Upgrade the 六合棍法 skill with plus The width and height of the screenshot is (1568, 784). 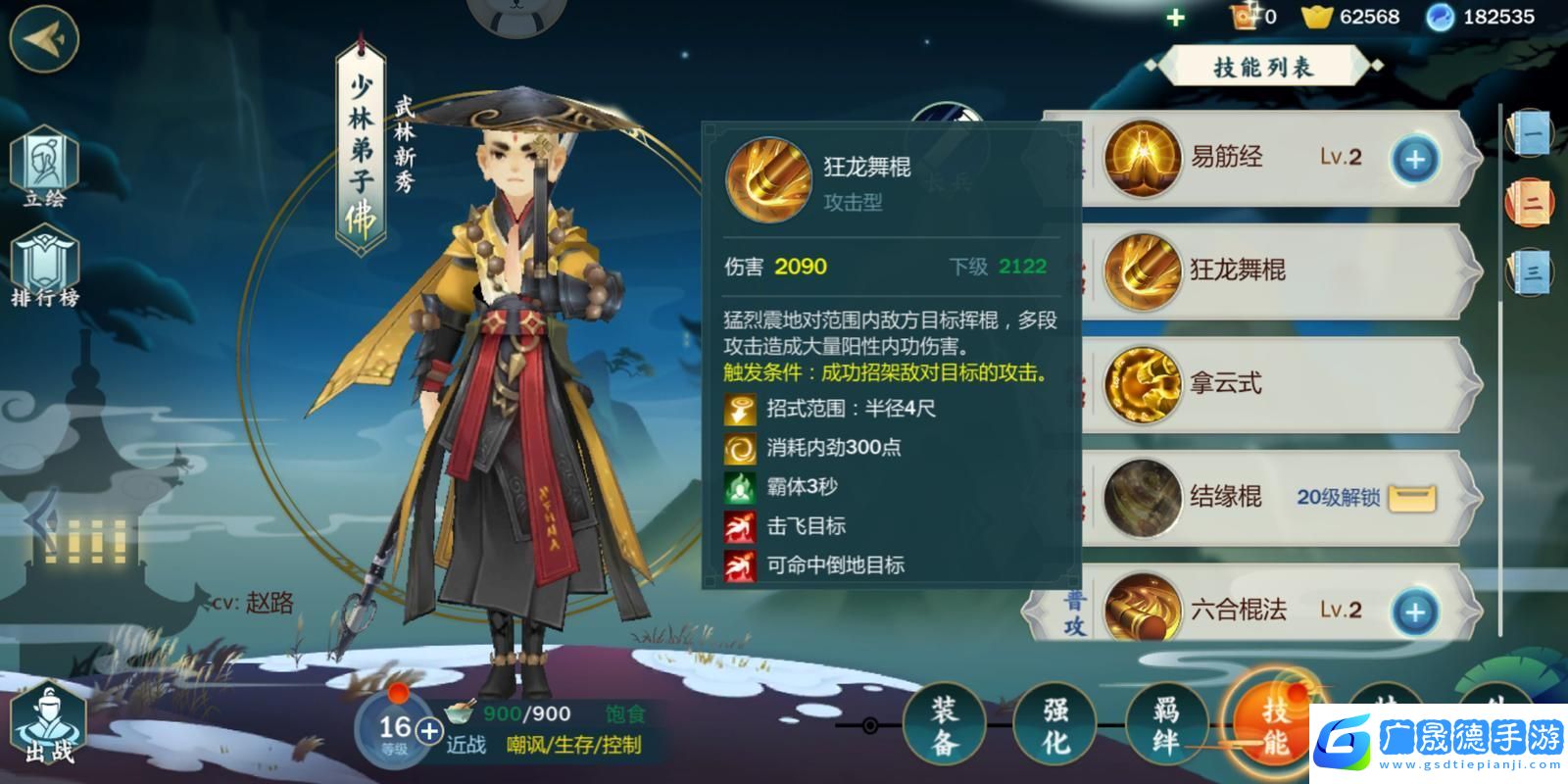(x=1414, y=612)
